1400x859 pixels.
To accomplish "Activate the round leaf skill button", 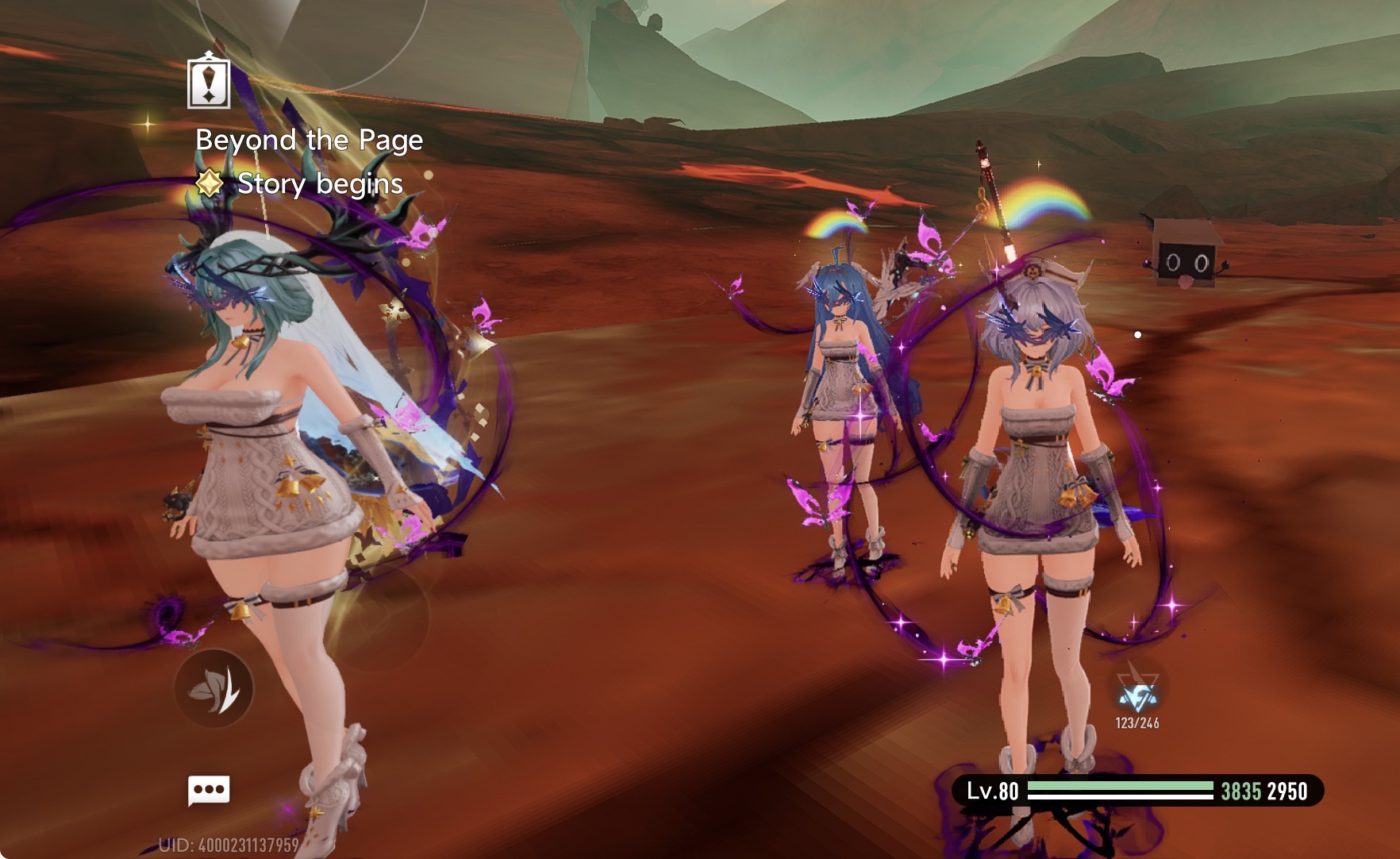I will [x=213, y=688].
